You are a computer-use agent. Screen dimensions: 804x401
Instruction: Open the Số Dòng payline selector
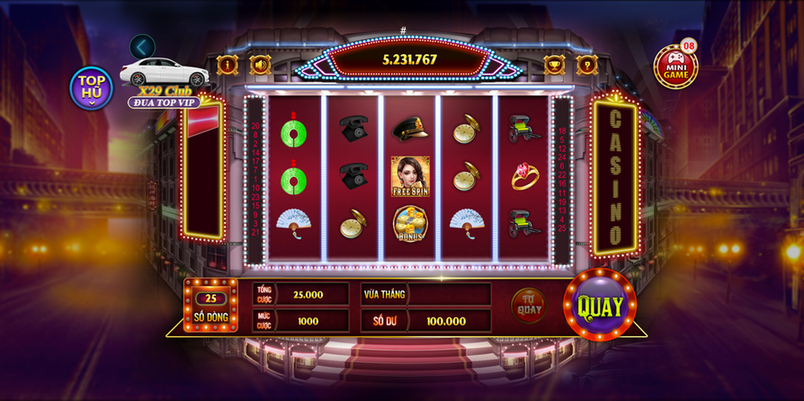(x=211, y=306)
